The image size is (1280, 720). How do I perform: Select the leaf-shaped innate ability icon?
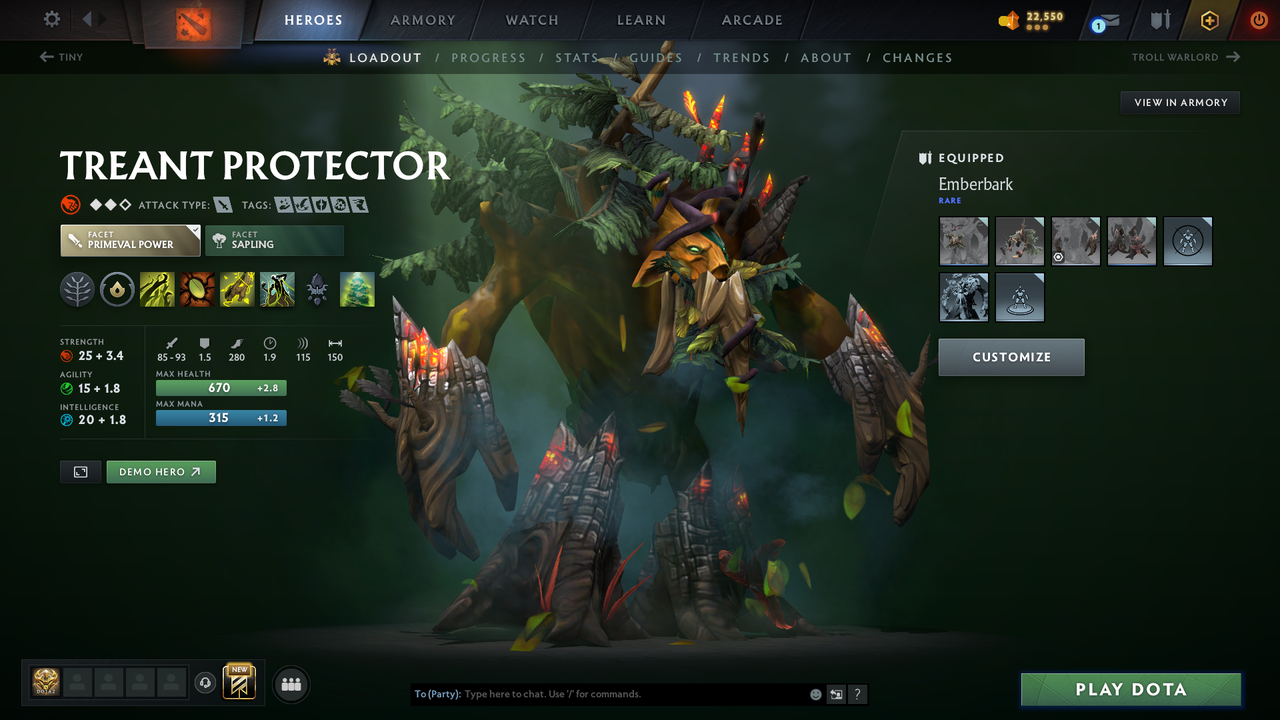click(77, 289)
